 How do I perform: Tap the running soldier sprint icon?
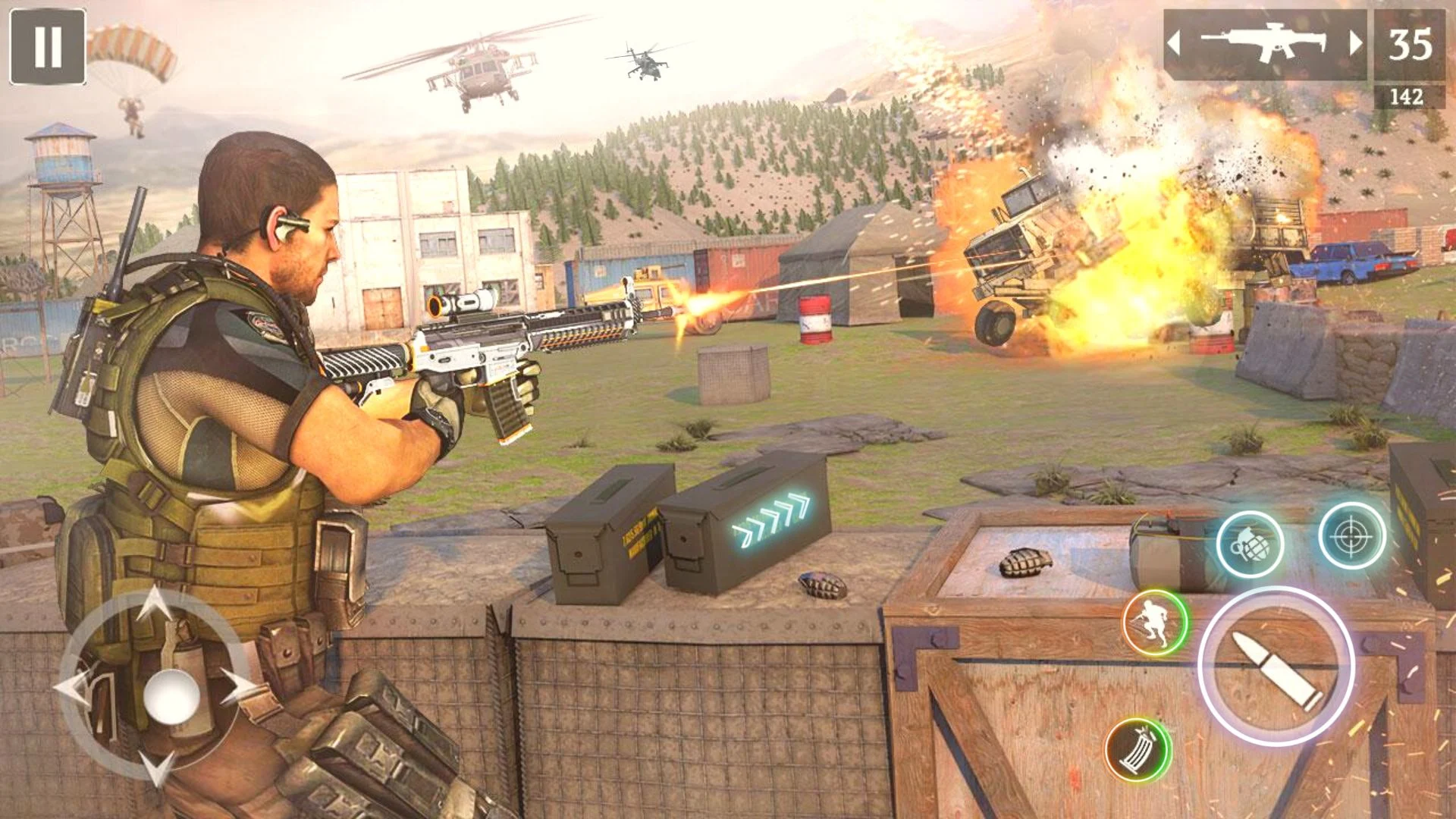(x=1155, y=622)
